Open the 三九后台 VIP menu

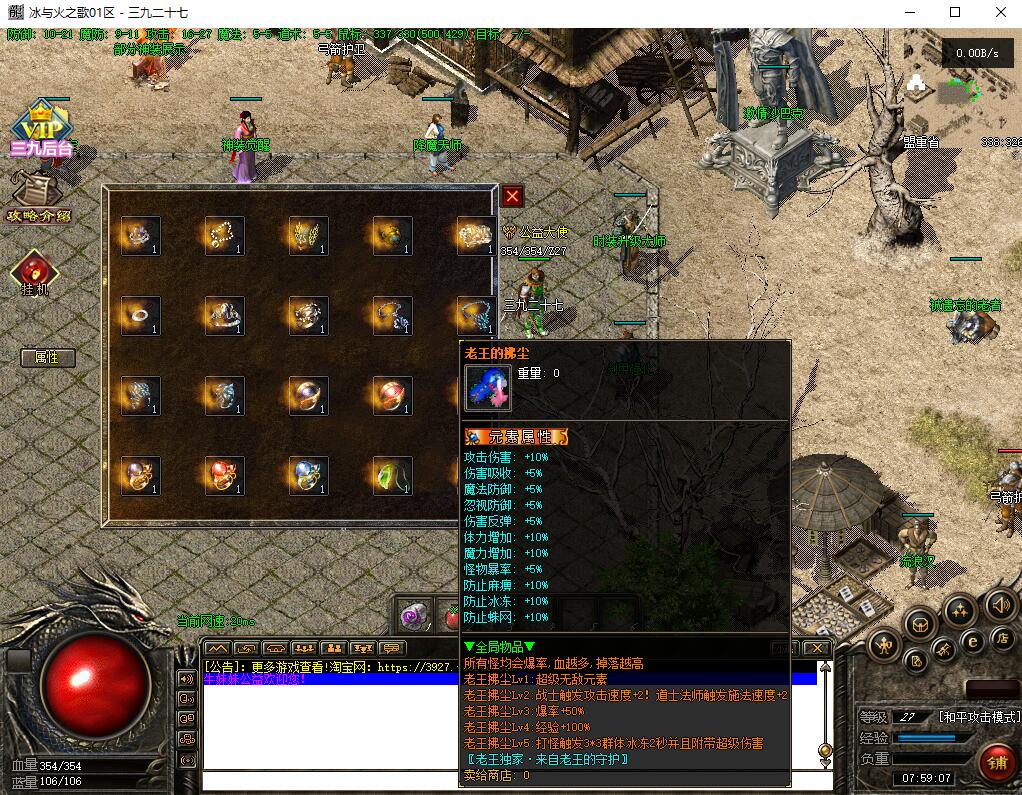coord(40,128)
